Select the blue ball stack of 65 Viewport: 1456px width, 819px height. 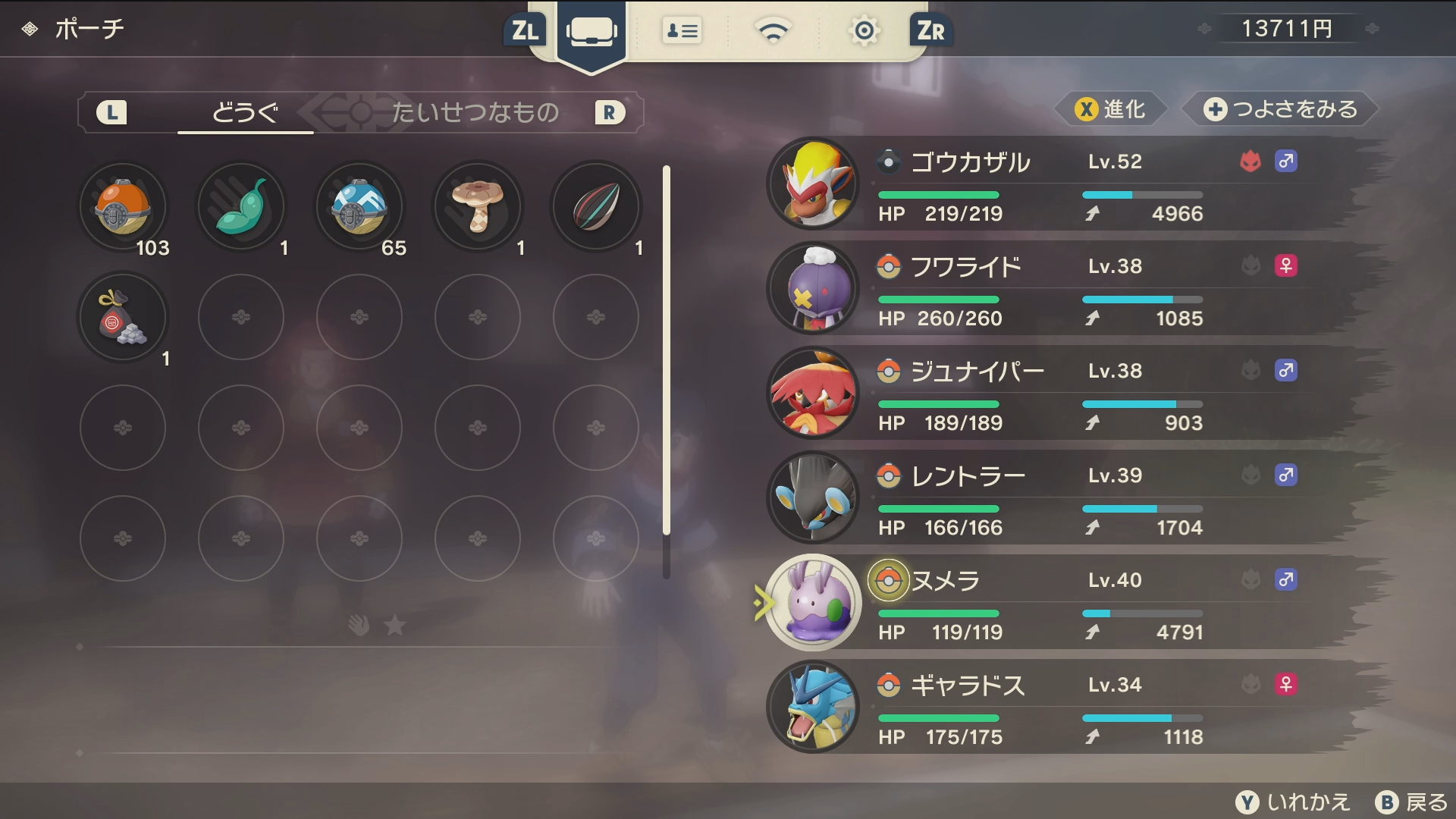point(359,207)
